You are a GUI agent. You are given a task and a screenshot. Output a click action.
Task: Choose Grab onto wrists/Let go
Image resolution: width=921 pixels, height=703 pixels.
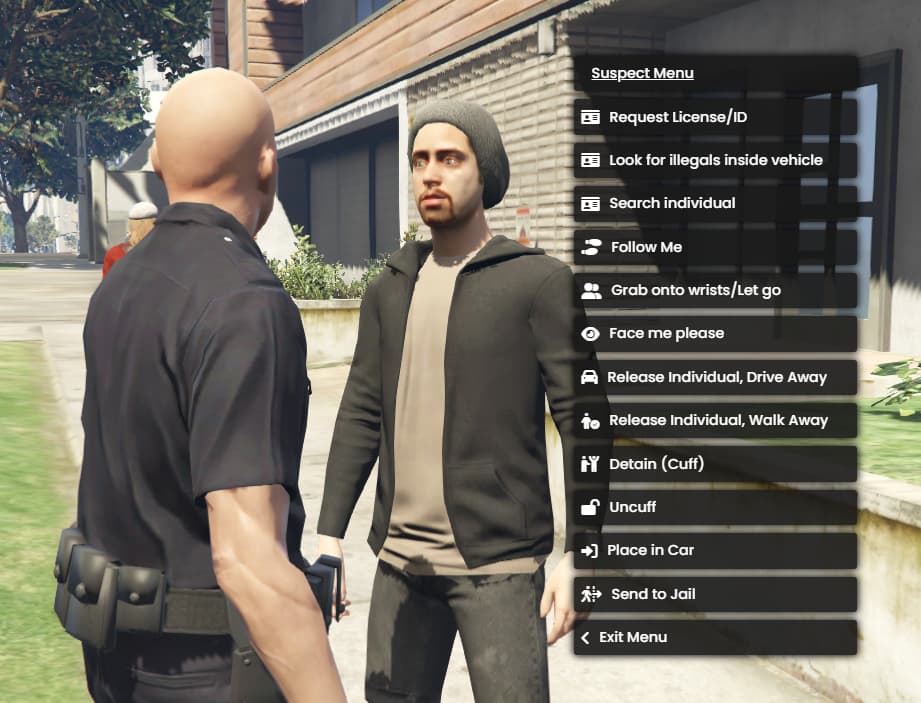pos(715,290)
